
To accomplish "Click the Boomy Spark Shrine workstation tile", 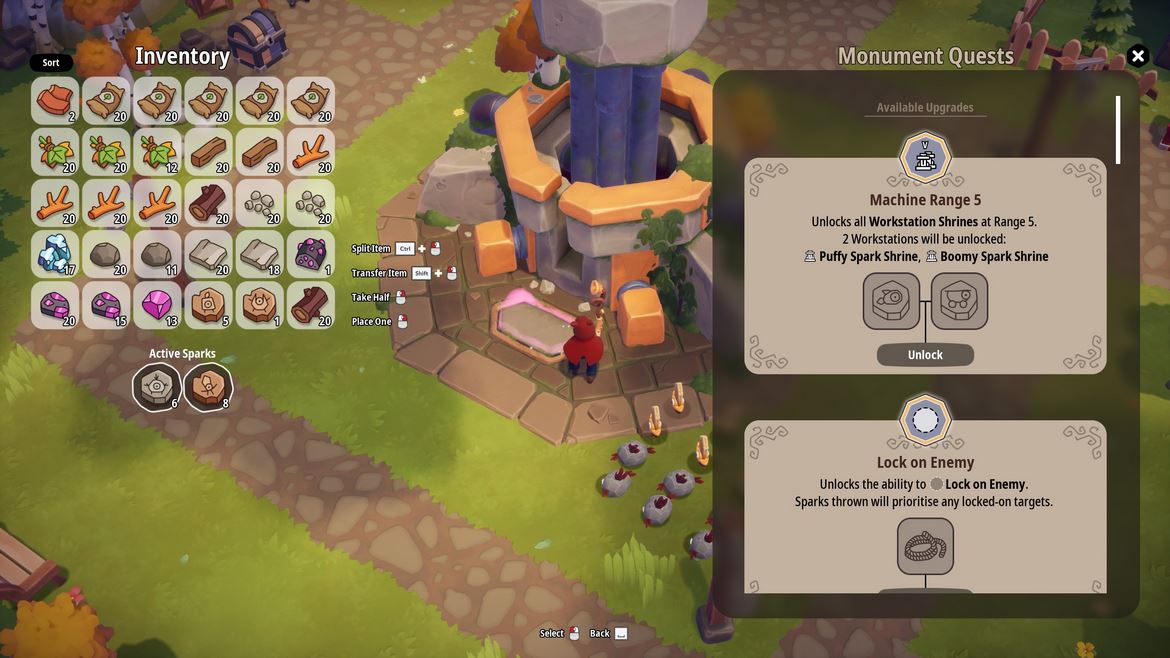I will (959, 301).
